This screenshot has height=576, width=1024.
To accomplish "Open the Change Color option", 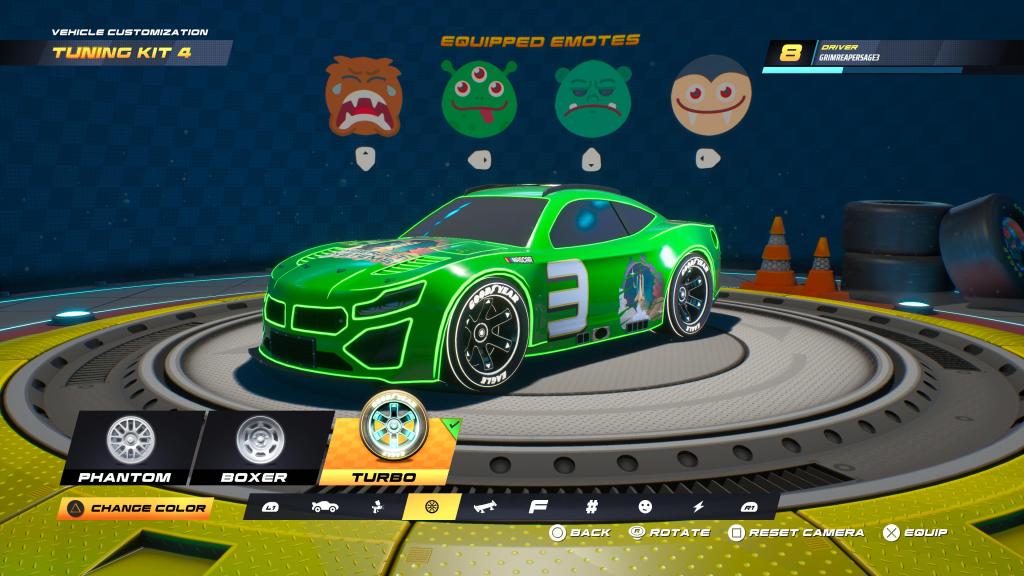I will tap(136, 508).
